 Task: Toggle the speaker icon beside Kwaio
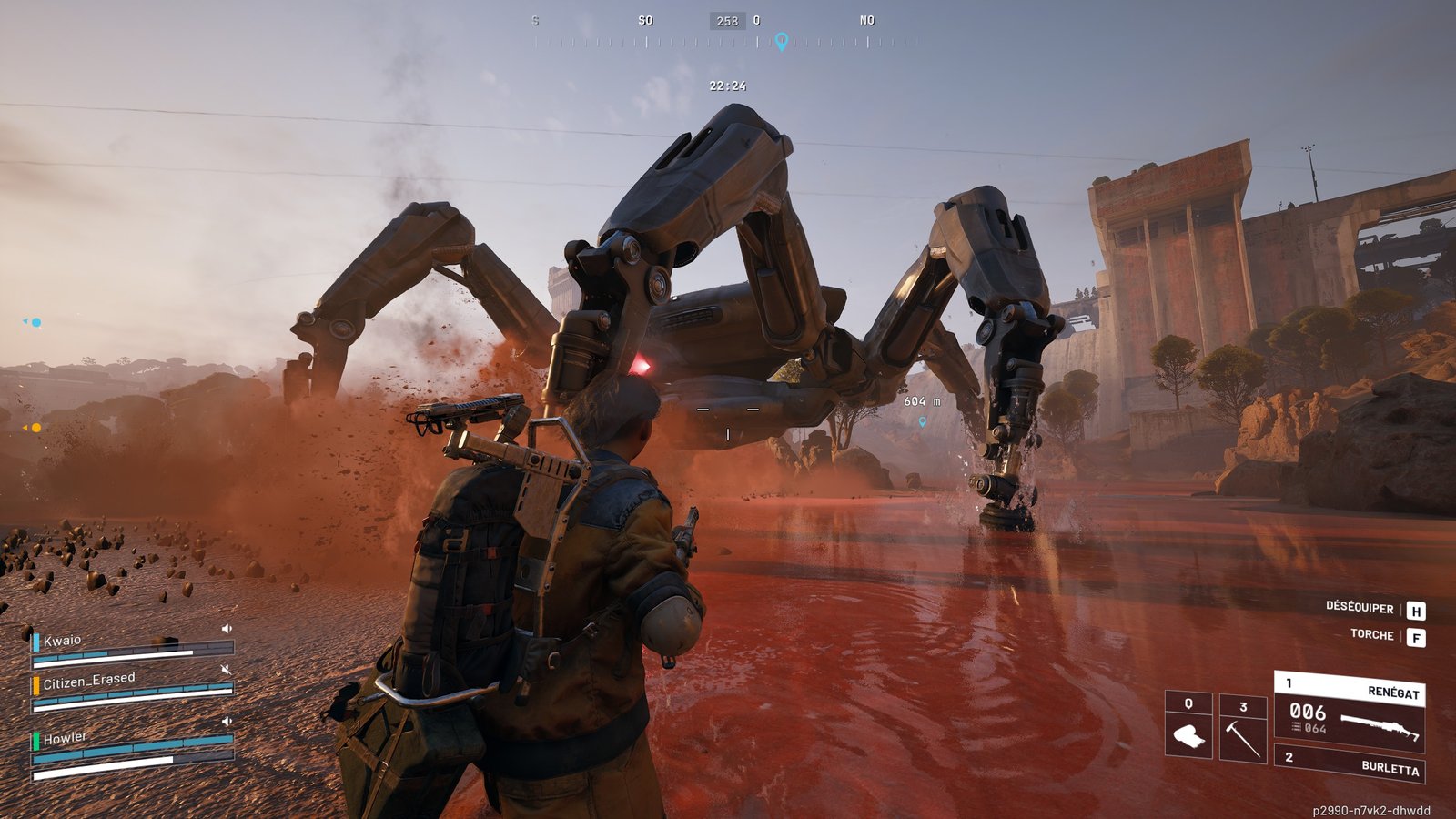pos(227,629)
